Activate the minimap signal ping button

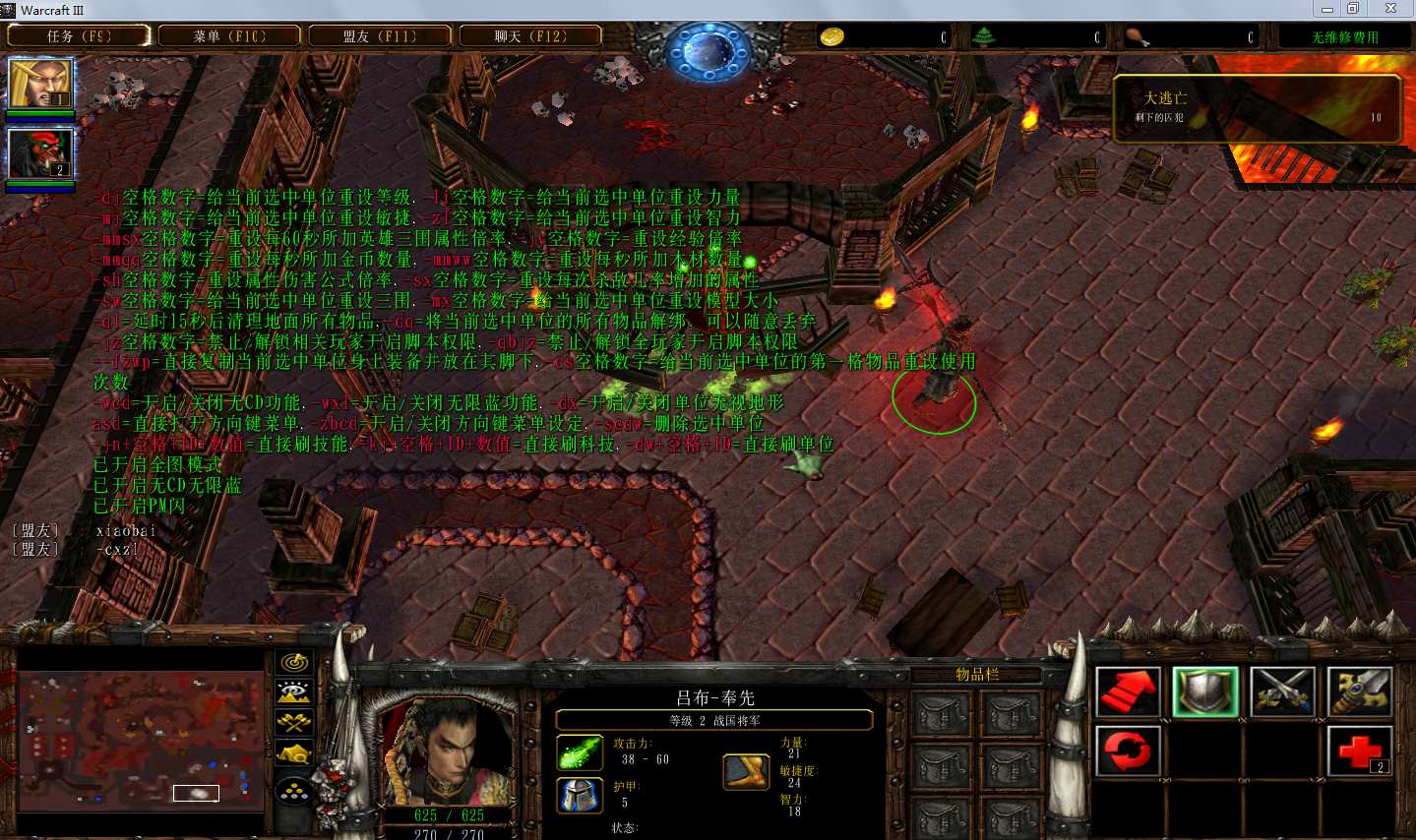294,663
